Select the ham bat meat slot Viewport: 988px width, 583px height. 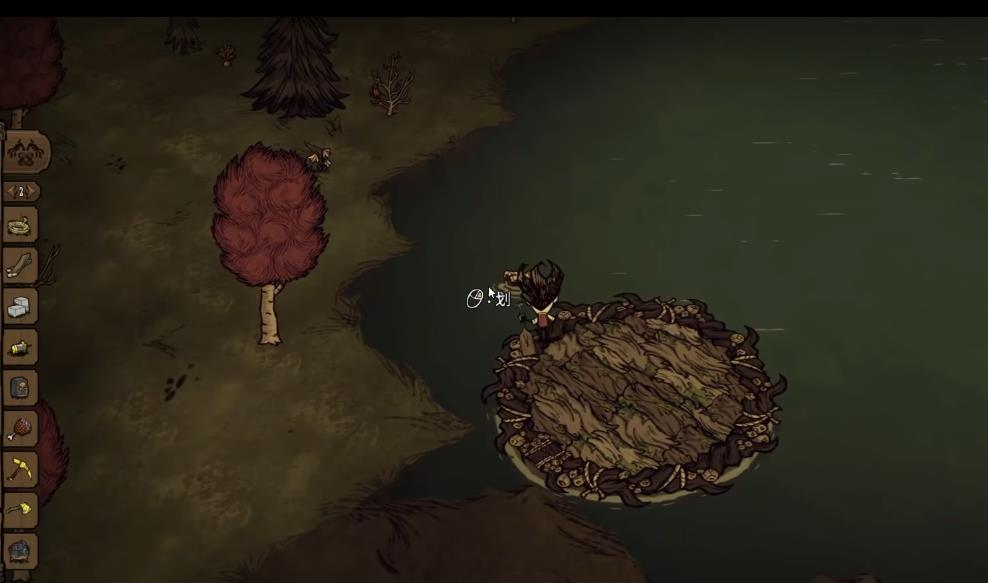click(20, 428)
